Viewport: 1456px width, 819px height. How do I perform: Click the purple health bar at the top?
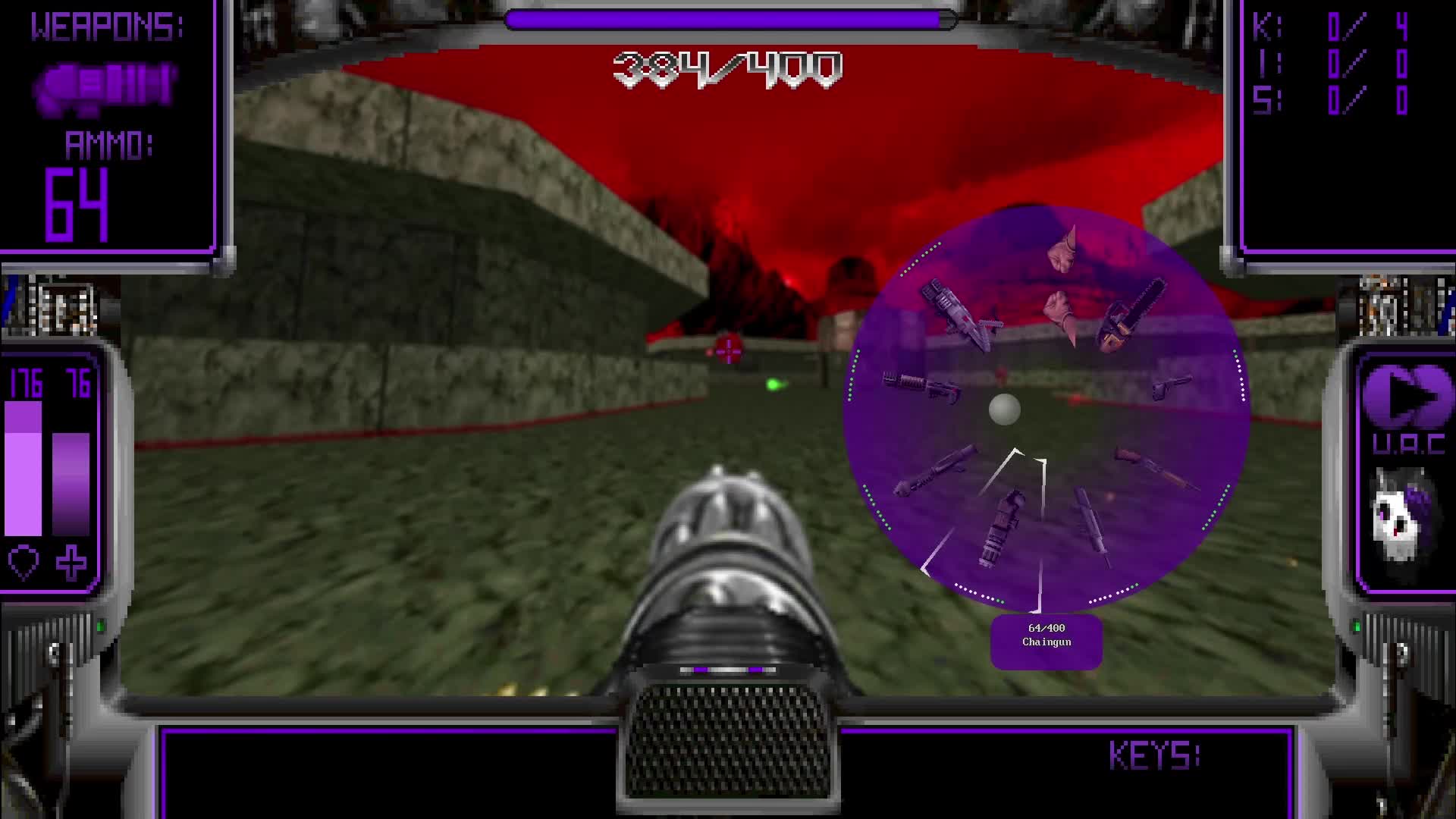click(x=726, y=20)
